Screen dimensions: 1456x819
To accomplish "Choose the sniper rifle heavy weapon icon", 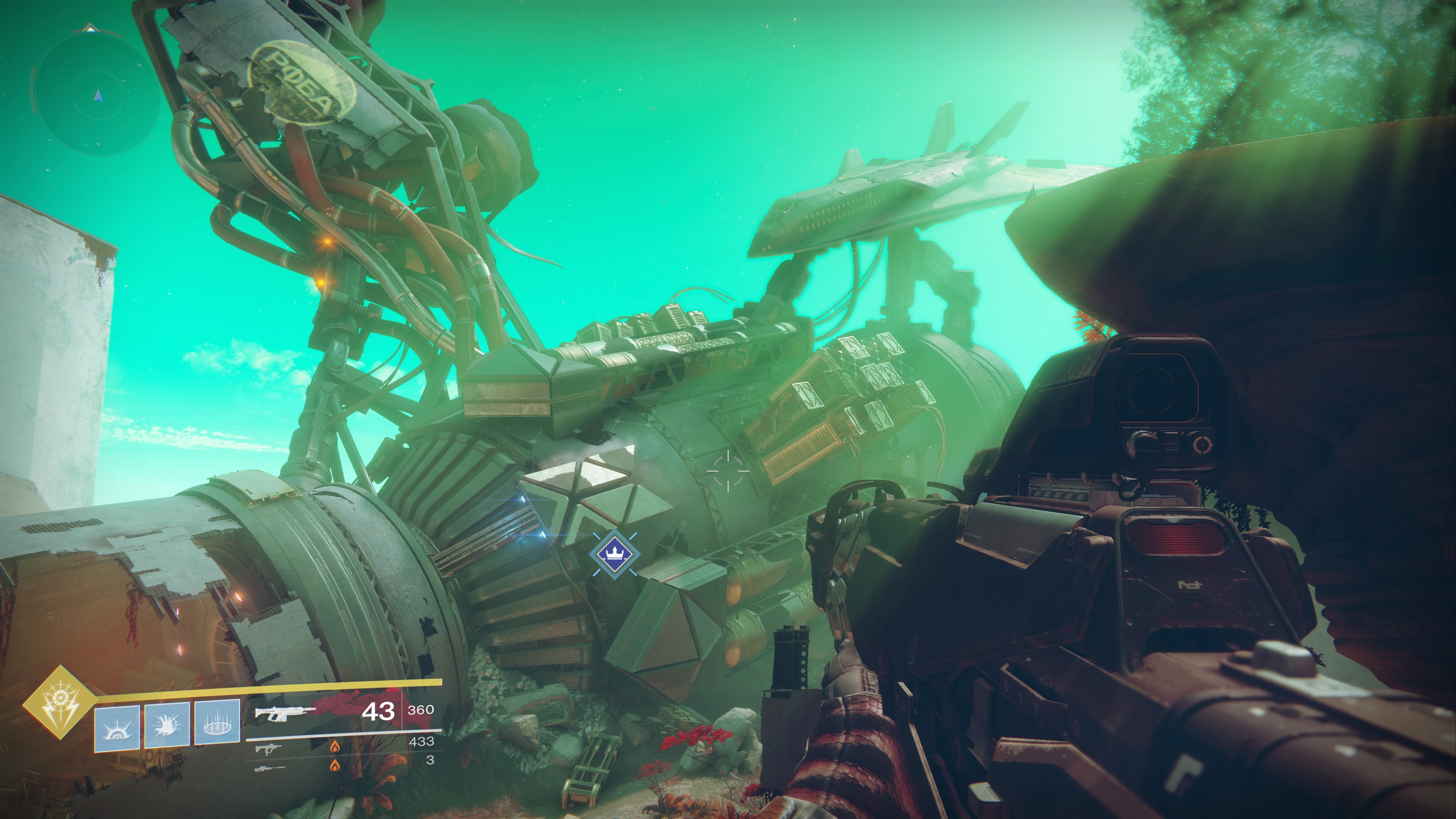I will (x=269, y=769).
